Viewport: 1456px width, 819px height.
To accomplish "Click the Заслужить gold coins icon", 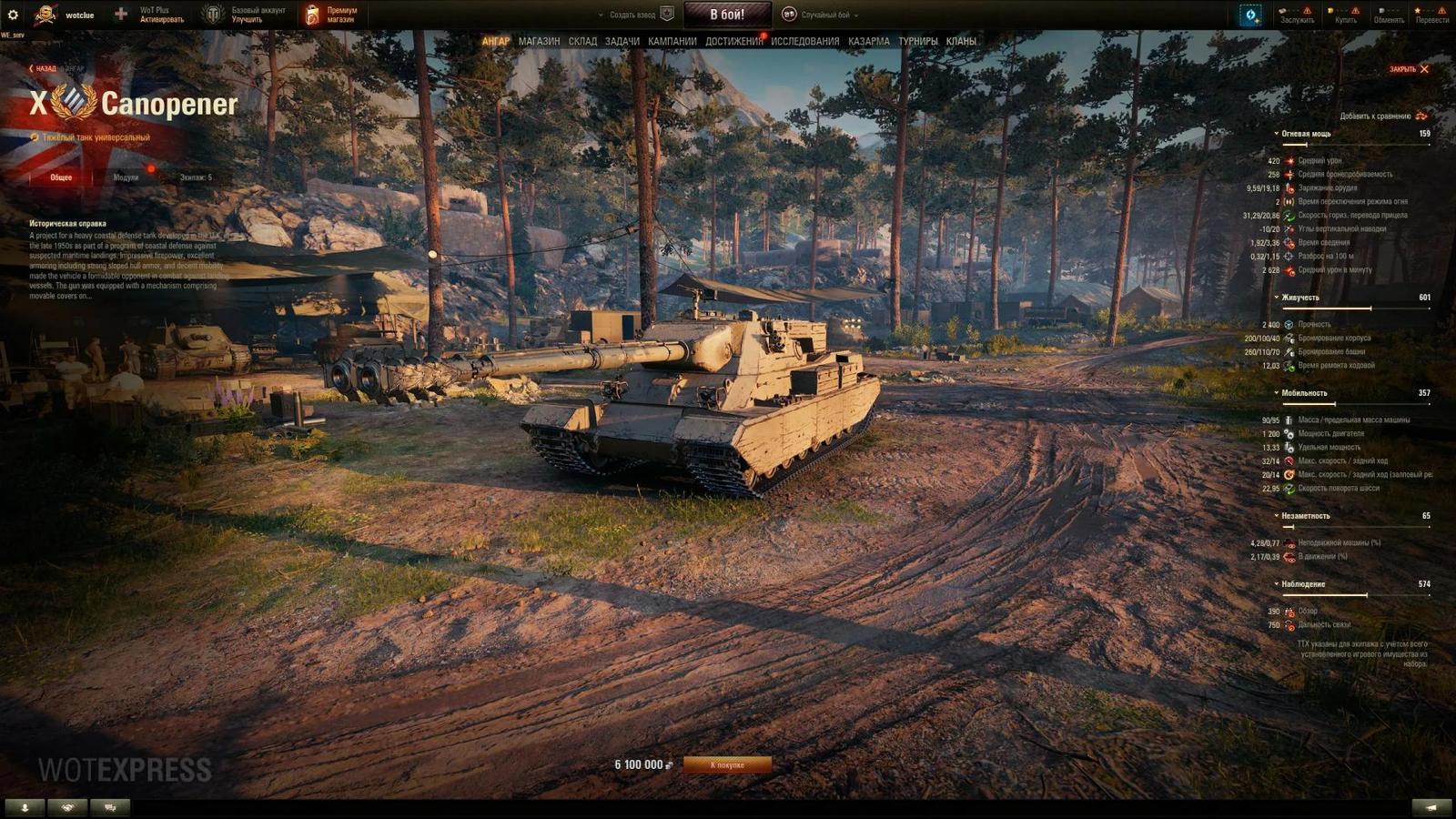I will pyautogui.click(x=1283, y=10).
